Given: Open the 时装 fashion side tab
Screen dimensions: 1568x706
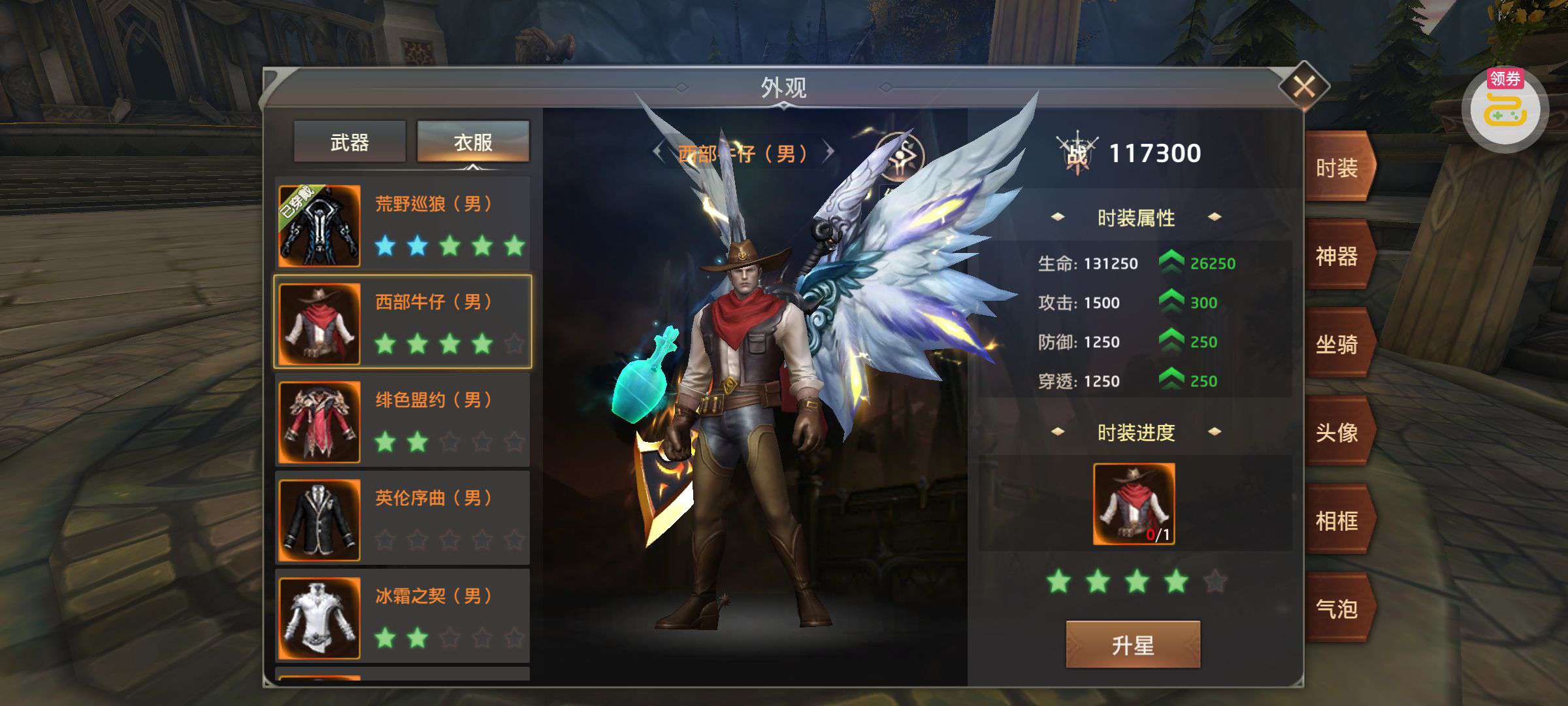Looking at the screenshot, I should pyautogui.click(x=1338, y=168).
